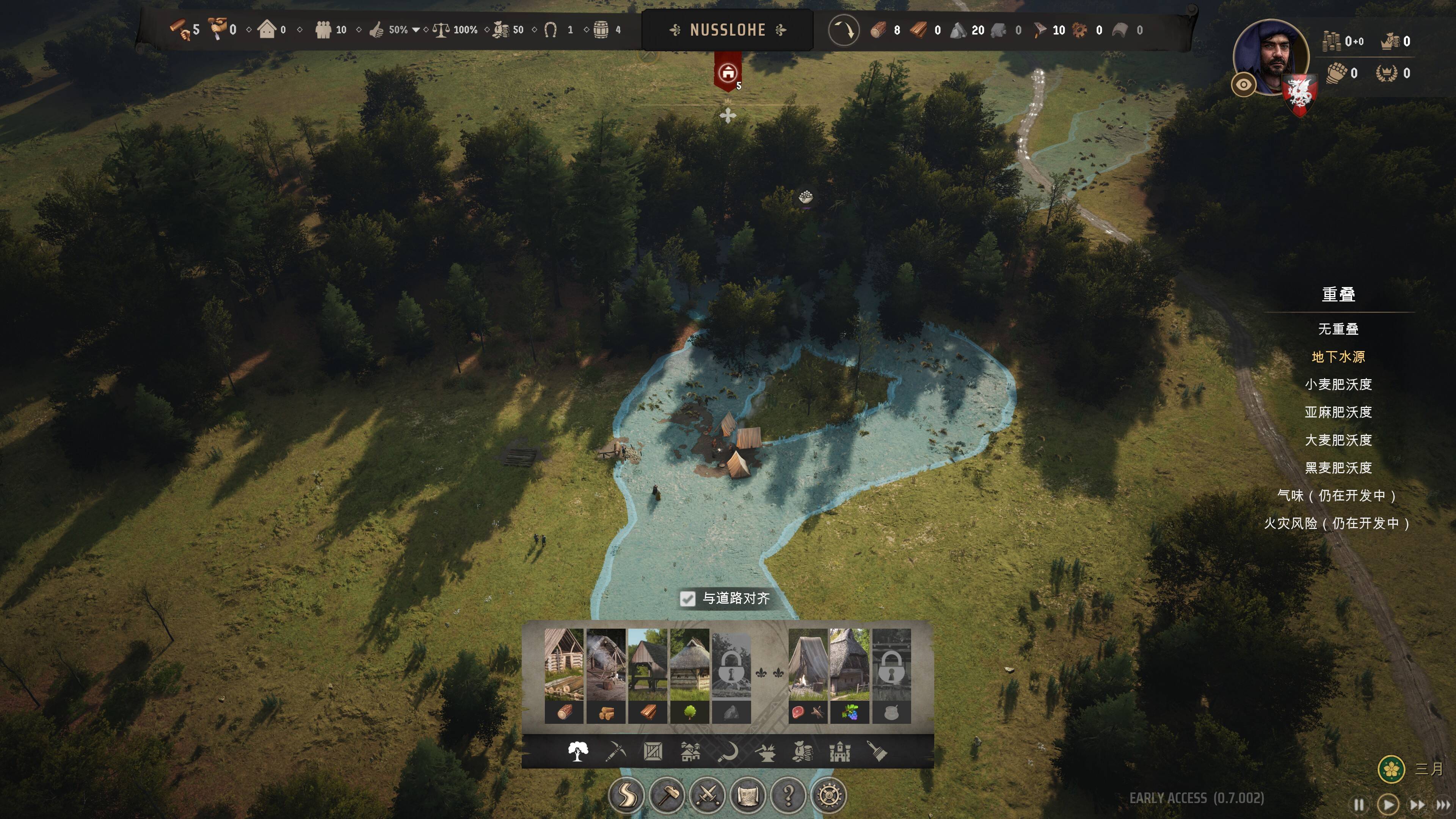Open the settings wheel menu
The width and height of the screenshot is (1456, 819).
(x=829, y=796)
